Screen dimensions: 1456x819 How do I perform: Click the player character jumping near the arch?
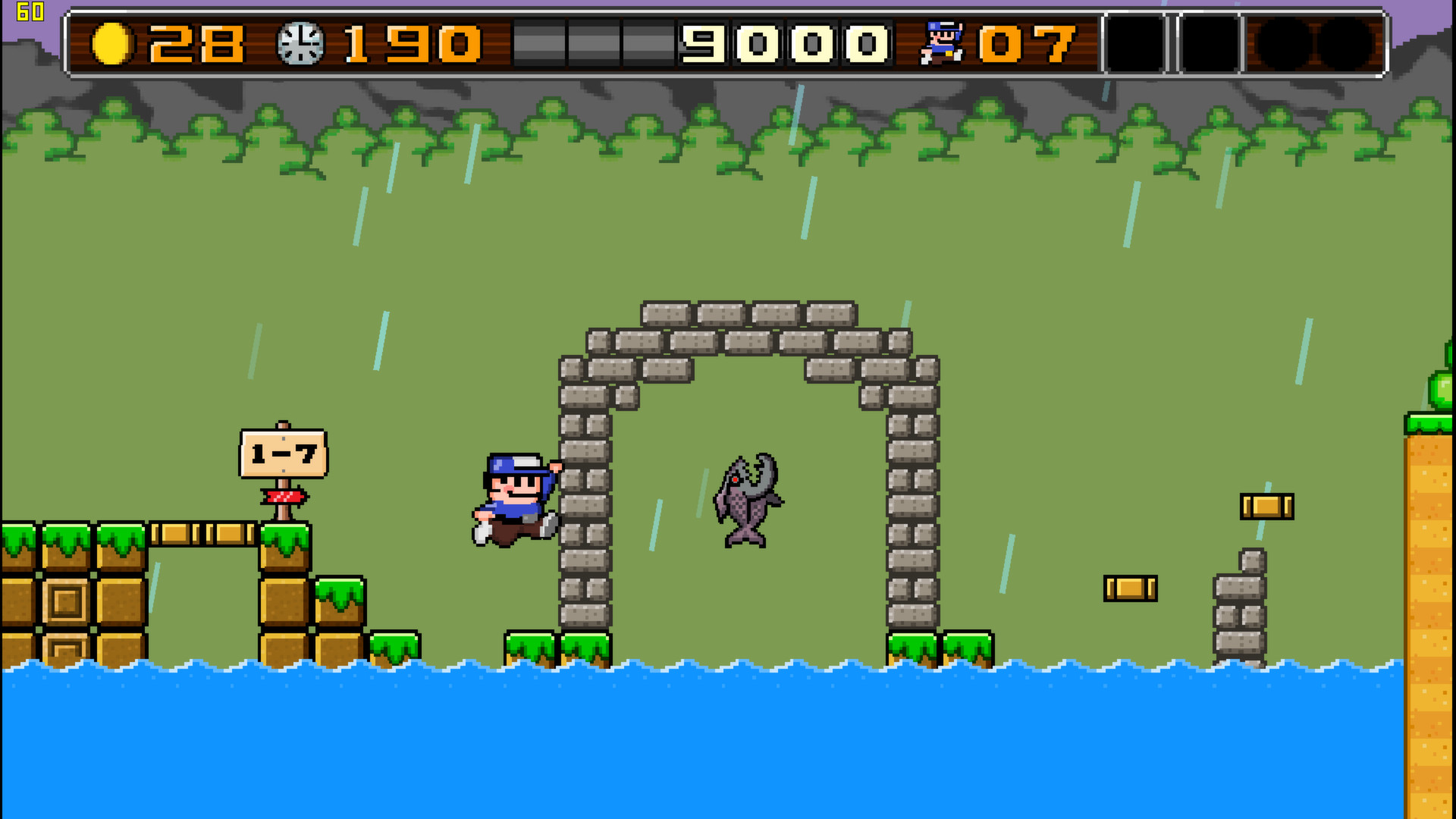point(516,497)
